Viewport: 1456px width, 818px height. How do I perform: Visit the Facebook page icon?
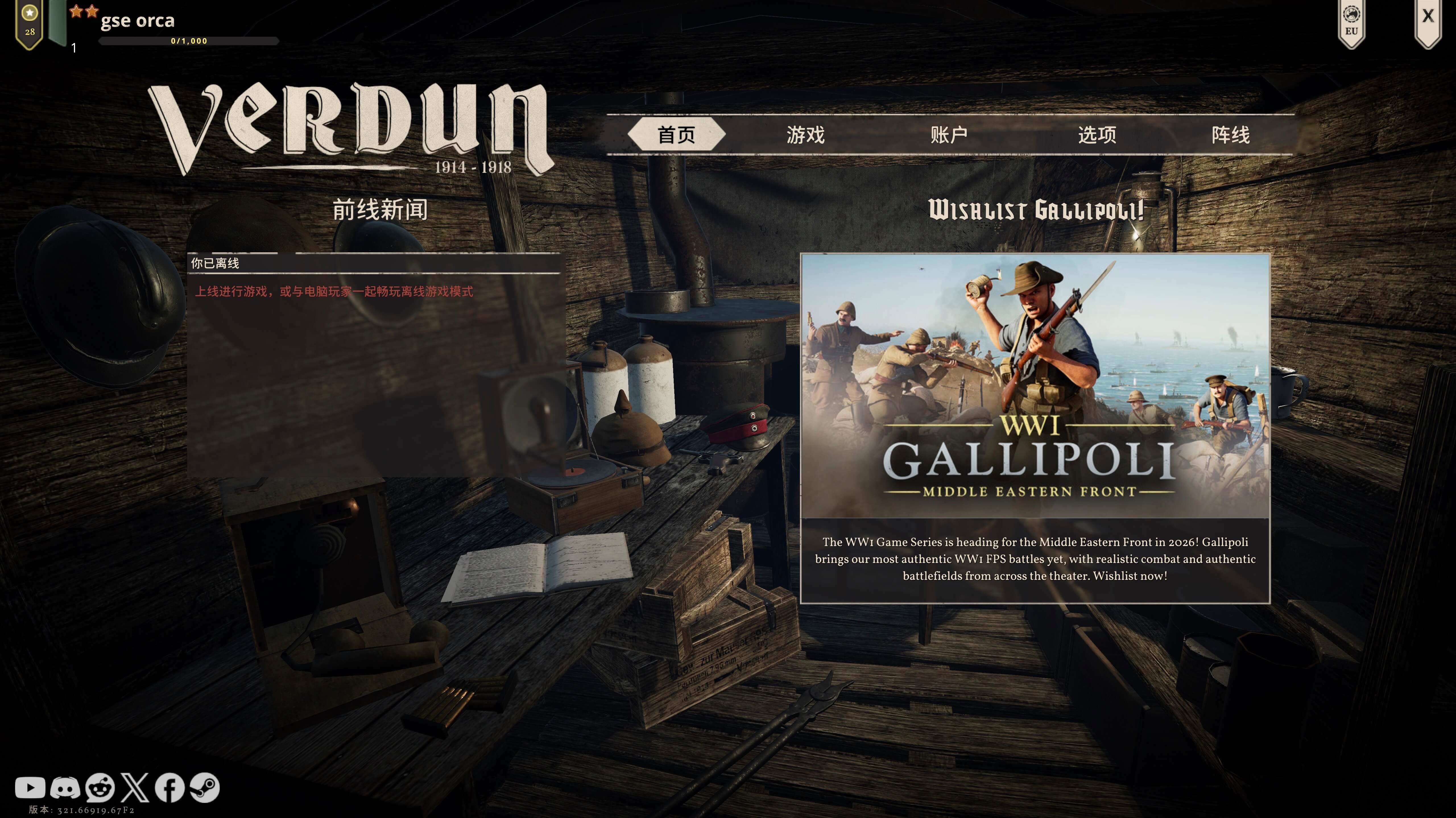pyautogui.click(x=169, y=788)
